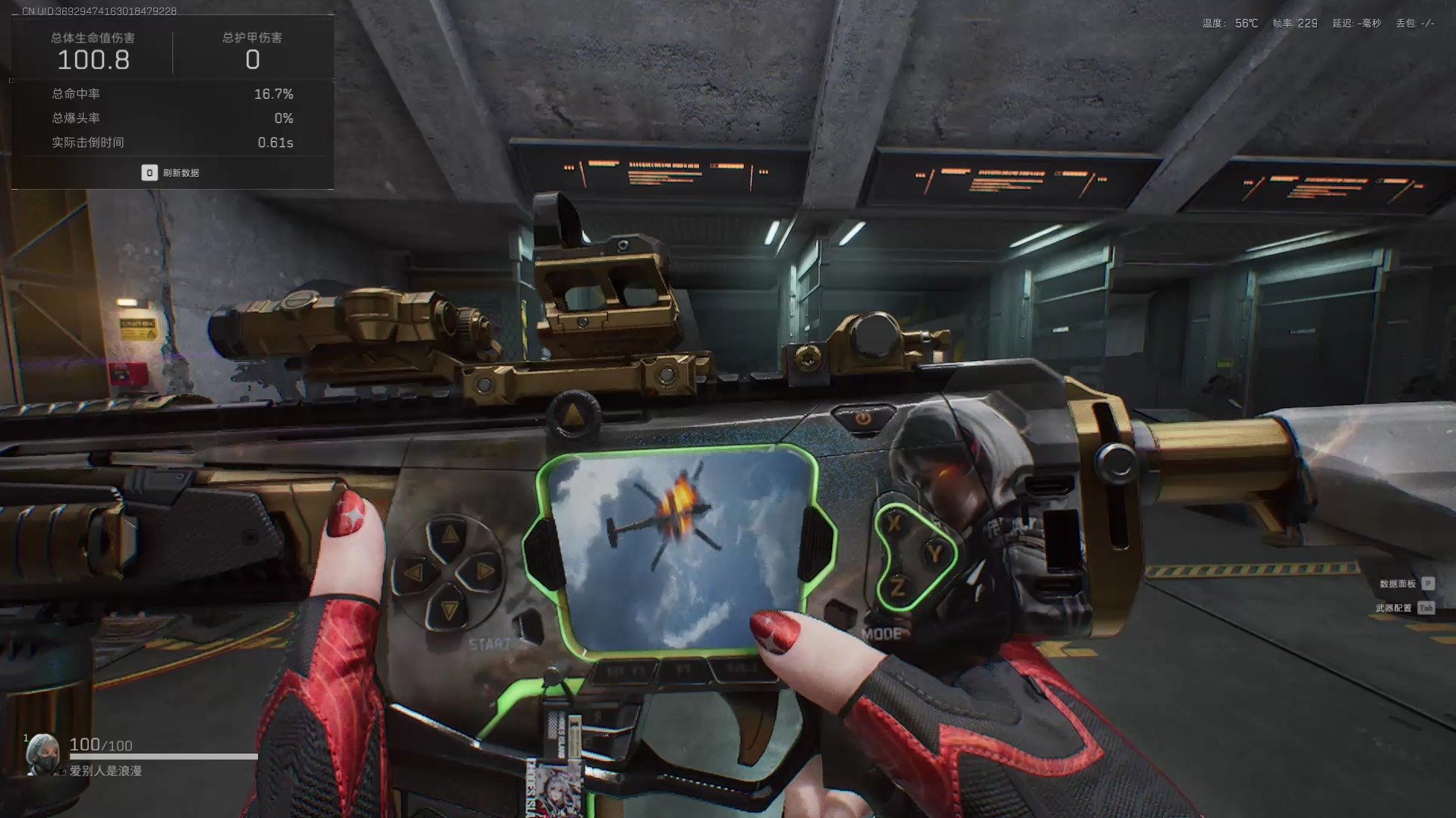Refresh the damage data panel (刷新数据)

pos(171,173)
